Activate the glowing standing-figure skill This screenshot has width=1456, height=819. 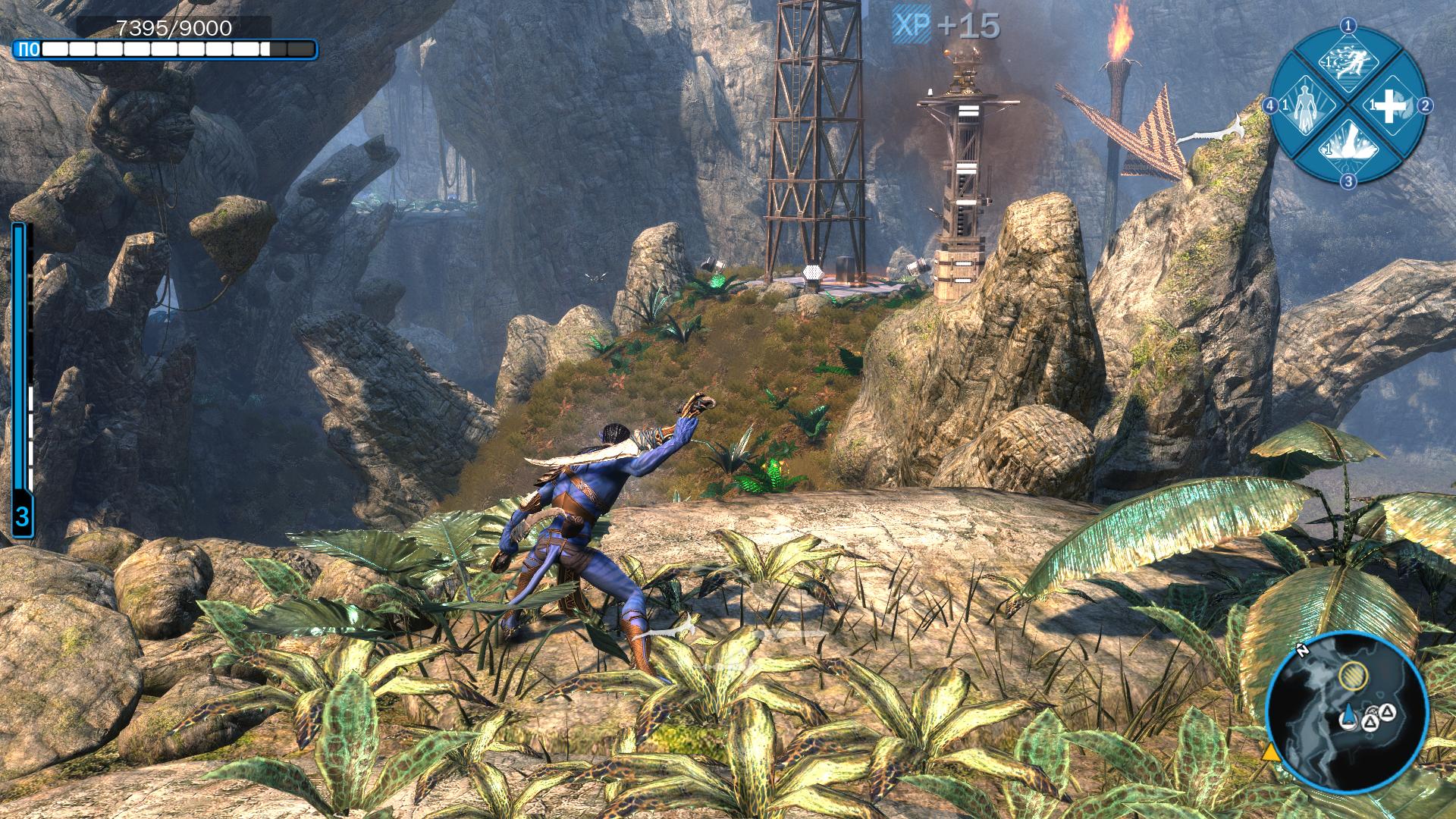1305,107
